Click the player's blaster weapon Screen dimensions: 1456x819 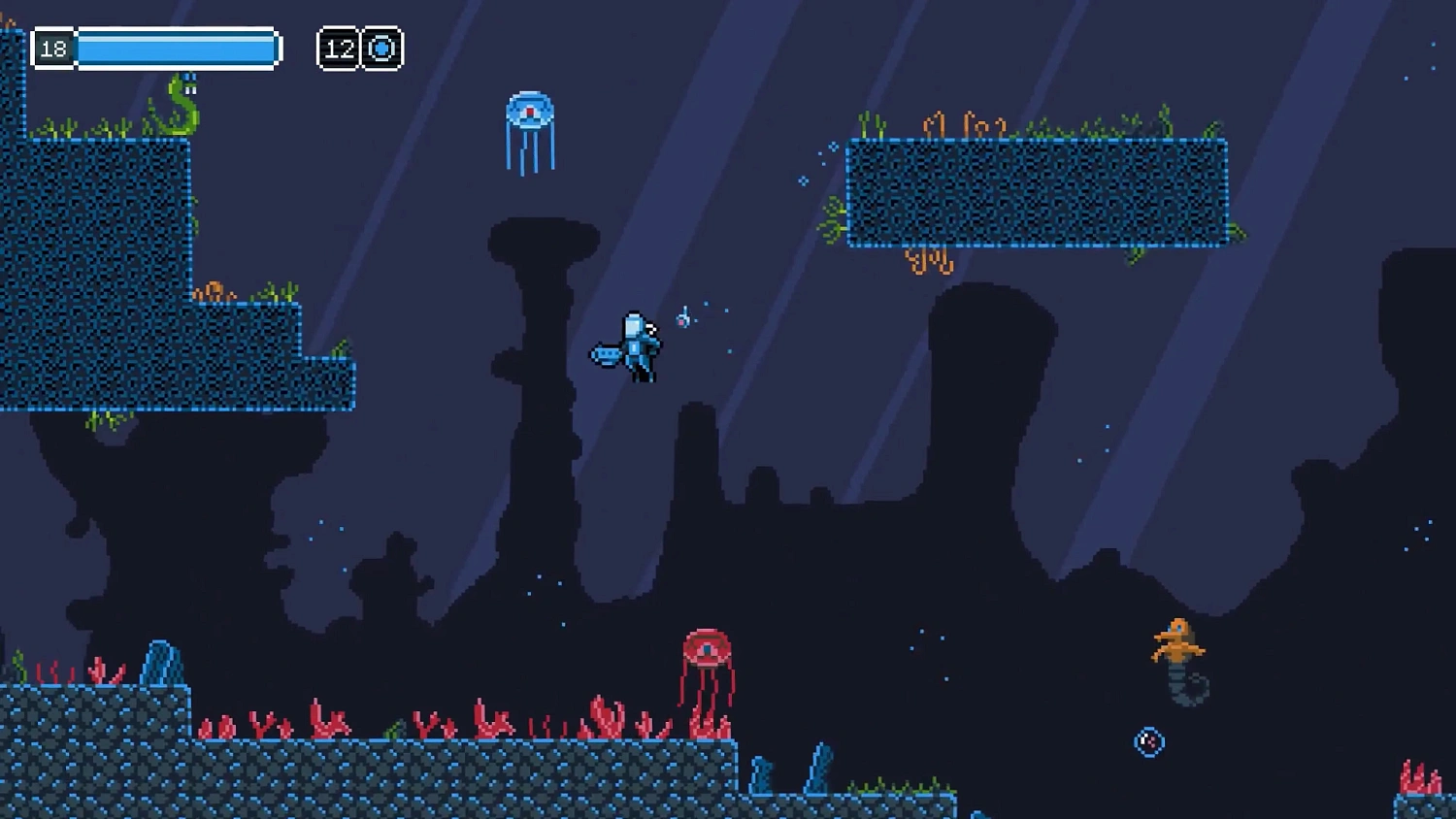tap(607, 354)
